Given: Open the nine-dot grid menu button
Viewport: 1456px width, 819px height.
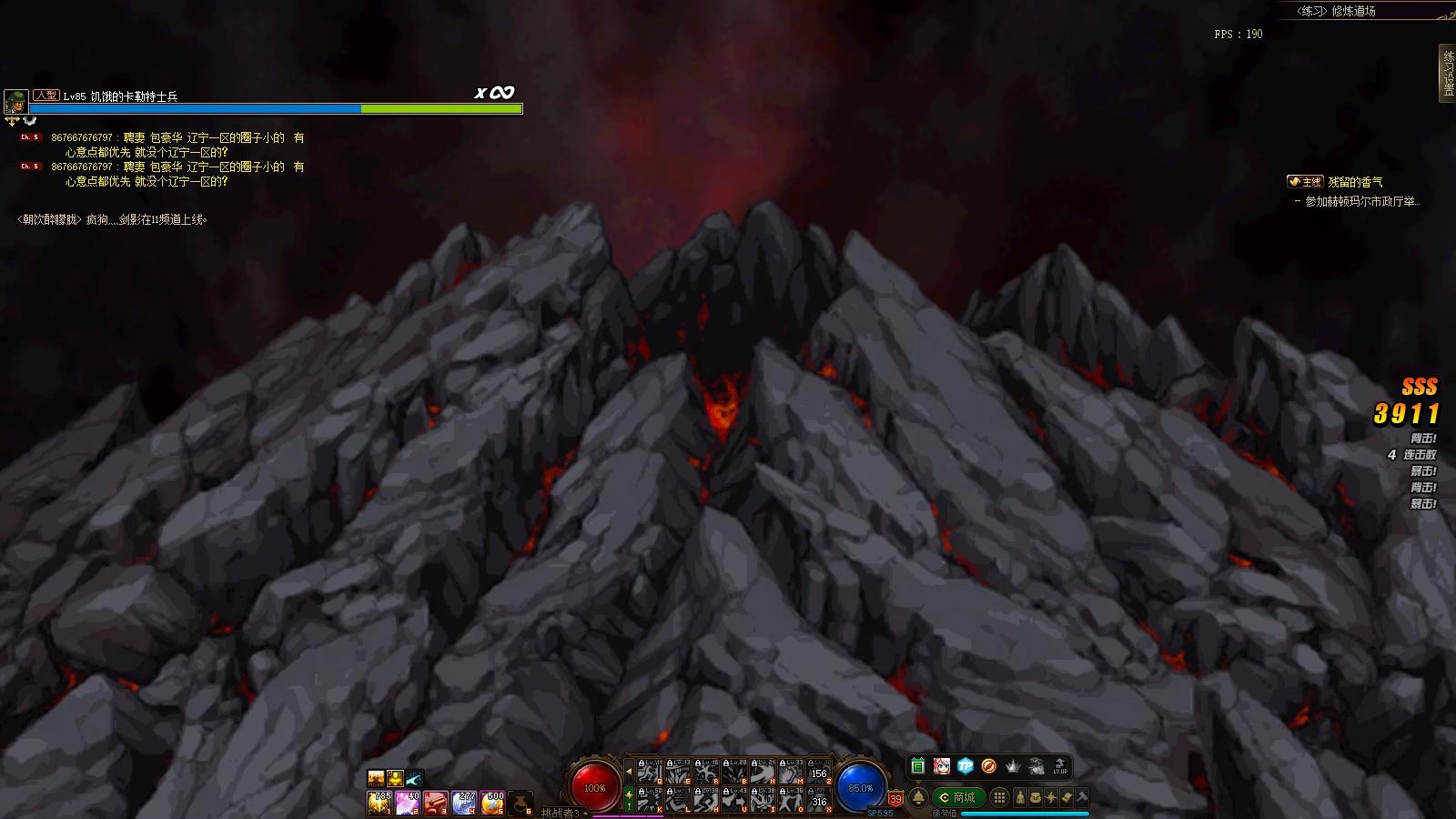Looking at the screenshot, I should click(999, 798).
